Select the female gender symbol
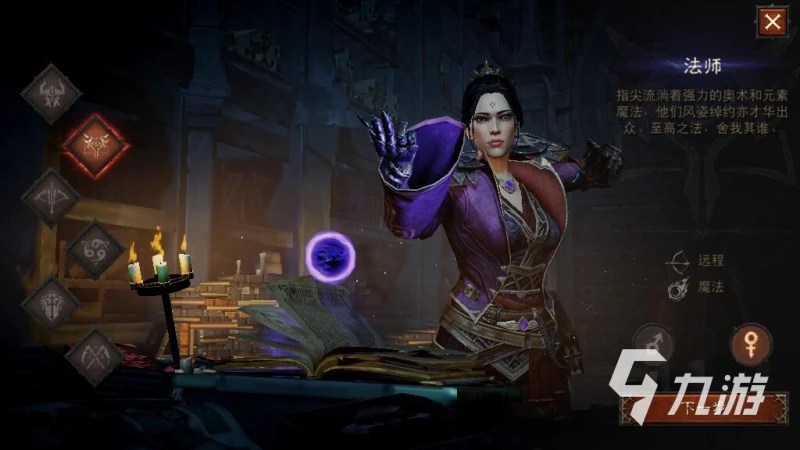Viewport: 800px width, 450px height. 750,344
